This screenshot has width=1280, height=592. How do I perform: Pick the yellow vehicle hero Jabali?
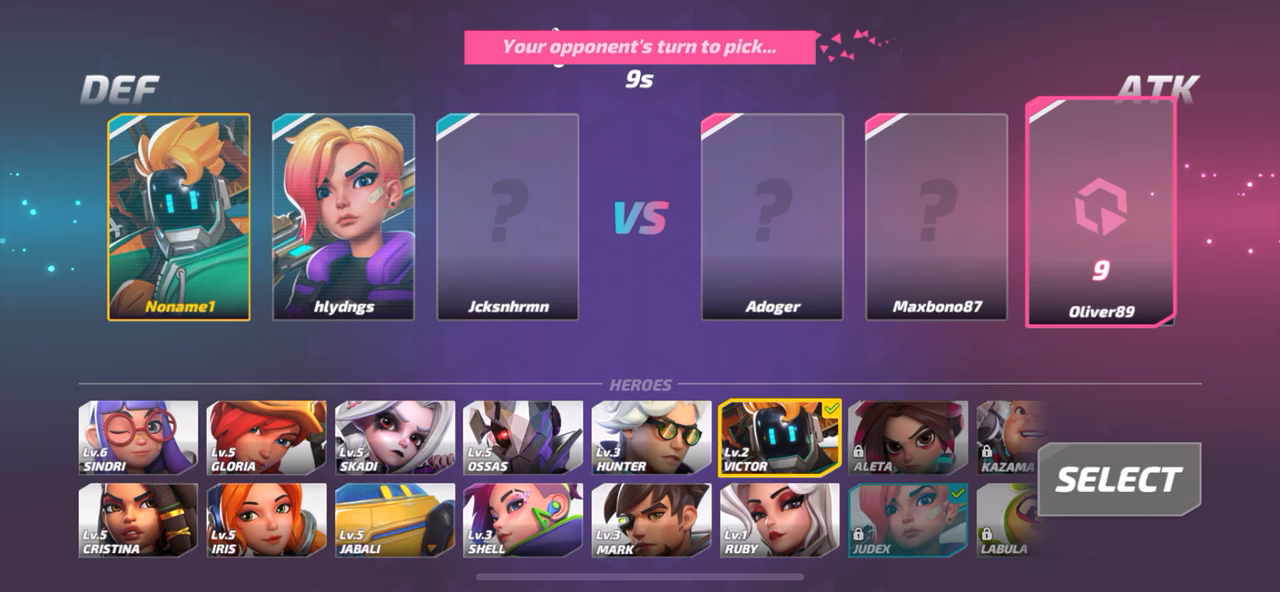click(395, 520)
